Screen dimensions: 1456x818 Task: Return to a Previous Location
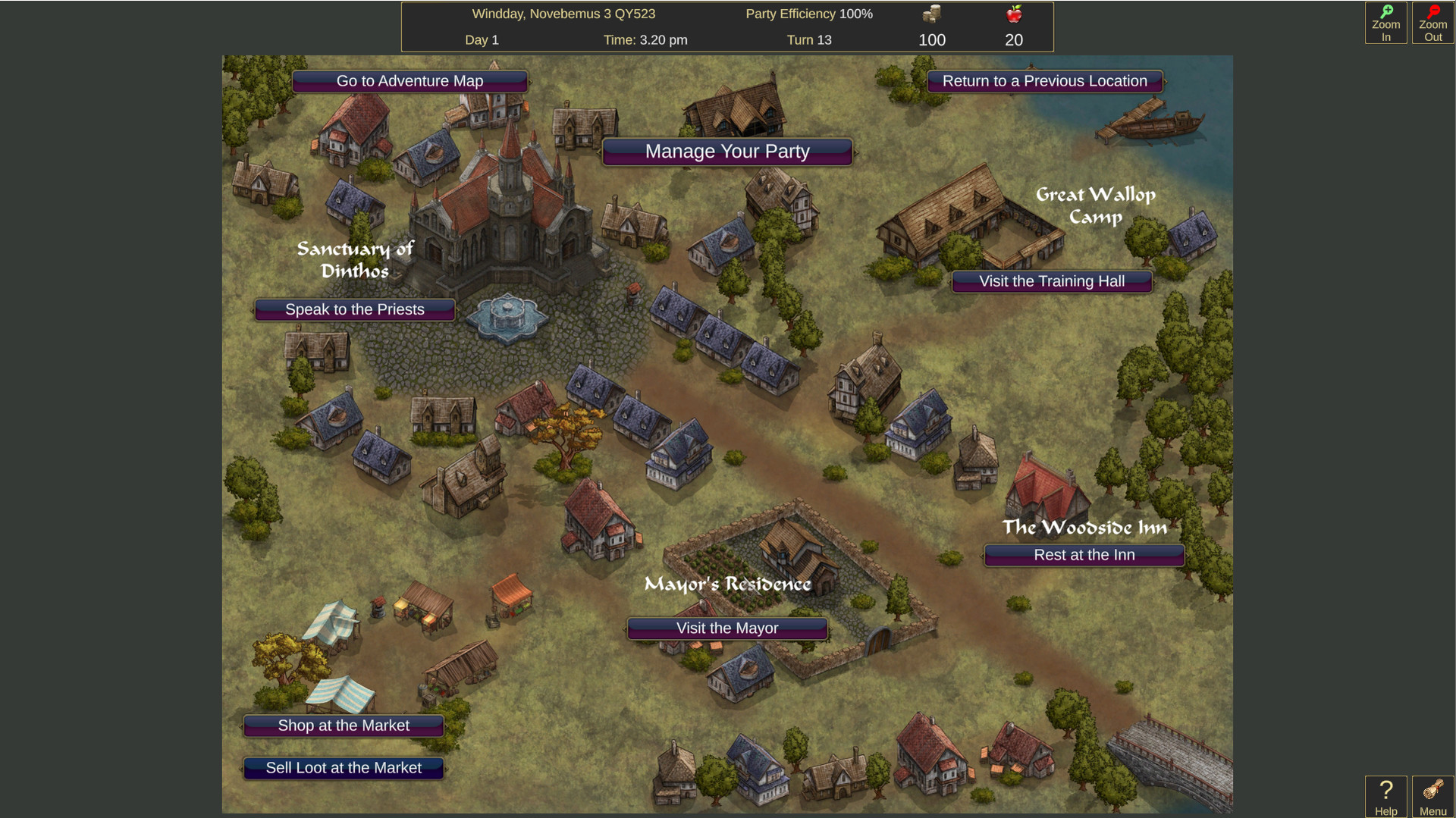tap(1044, 81)
